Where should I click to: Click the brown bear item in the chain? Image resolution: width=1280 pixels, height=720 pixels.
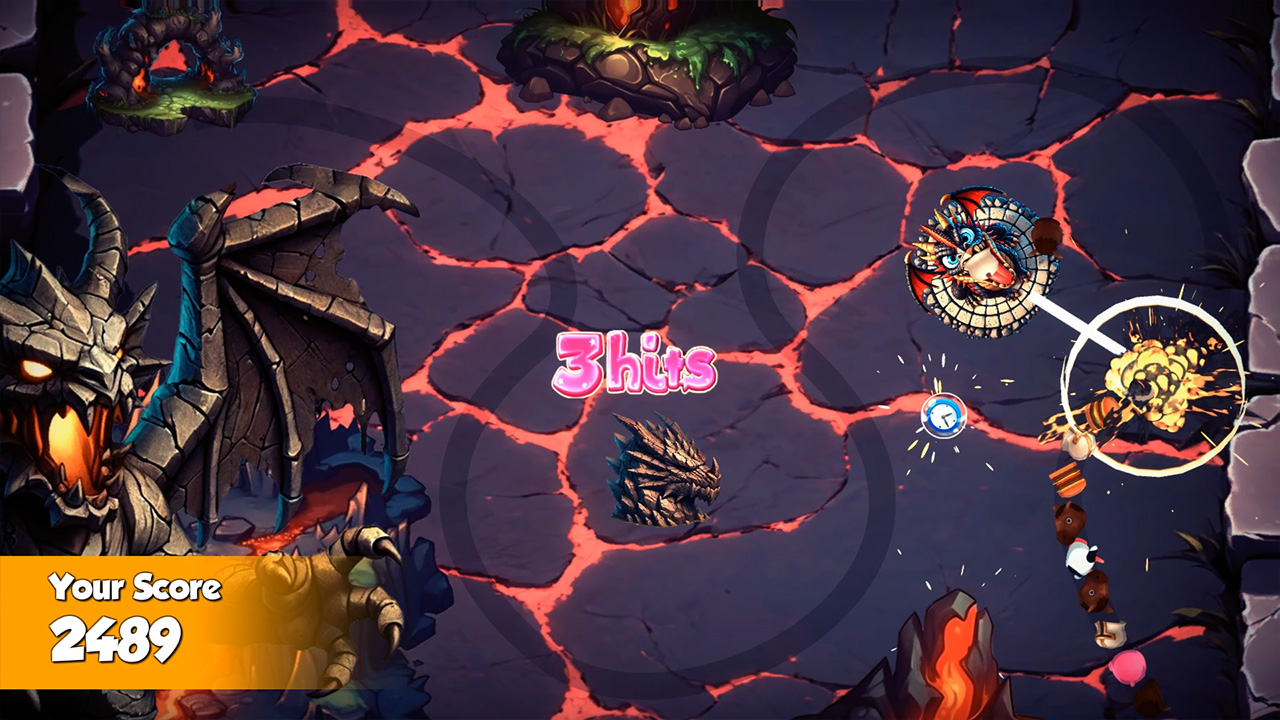tap(1071, 518)
